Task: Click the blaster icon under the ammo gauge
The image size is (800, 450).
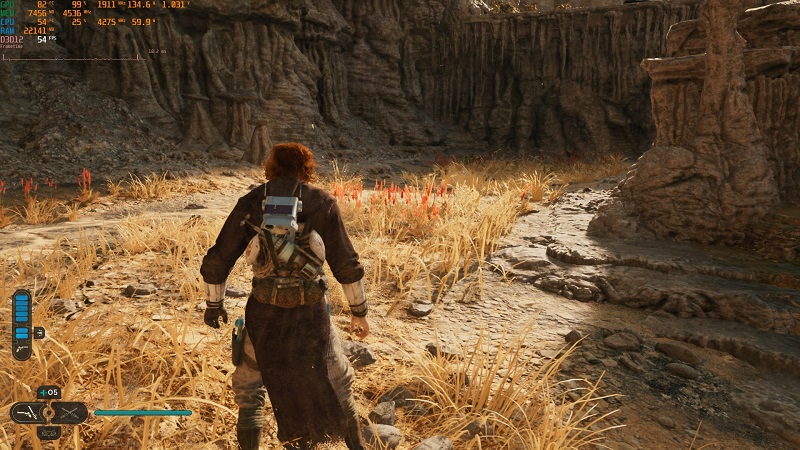Action: 21,350
